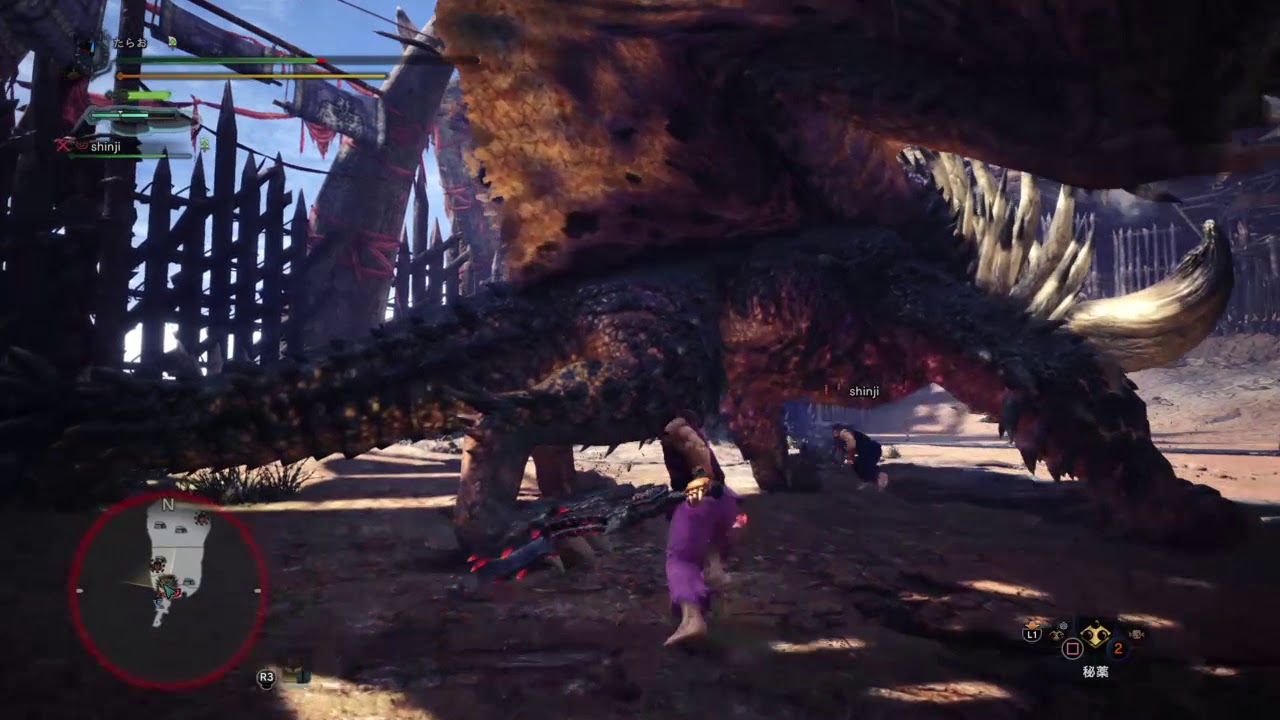
Task: Select the slinger ammo icon left of 秘薬
Action: point(1056,634)
